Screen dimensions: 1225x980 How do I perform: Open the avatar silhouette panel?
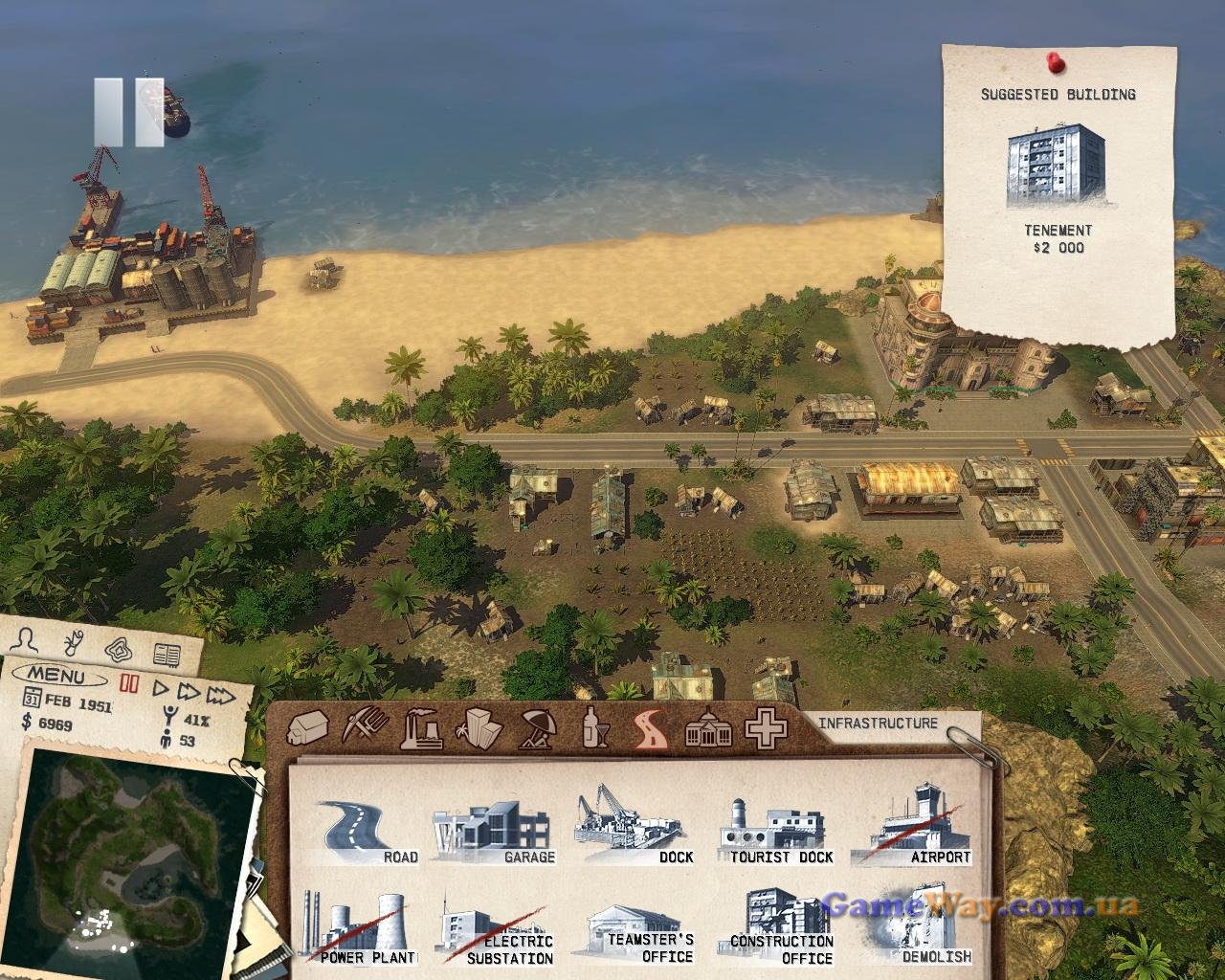[31, 640]
